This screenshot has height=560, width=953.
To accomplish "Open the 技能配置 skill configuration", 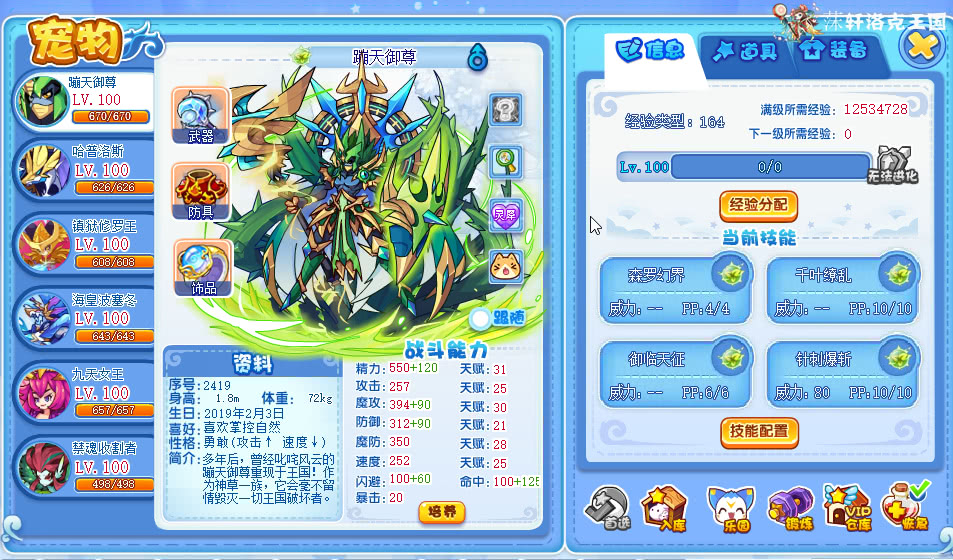I will tap(759, 432).
